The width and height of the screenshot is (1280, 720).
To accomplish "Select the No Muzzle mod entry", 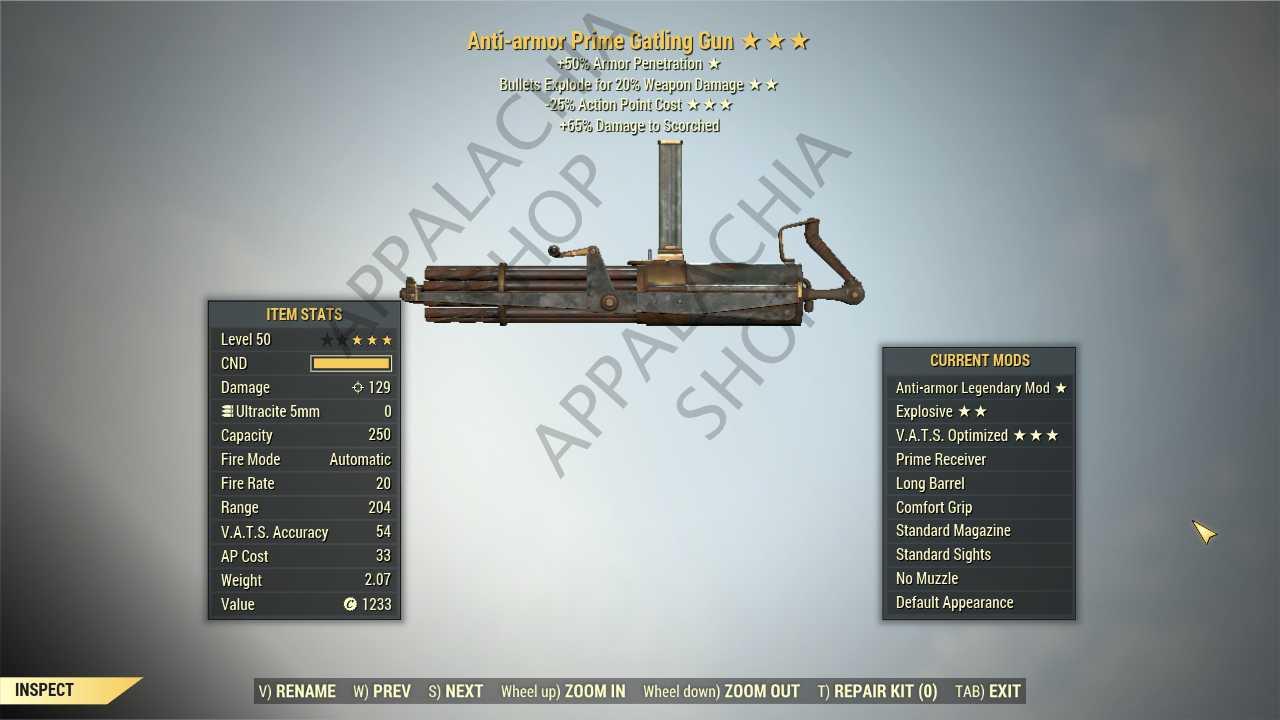I will click(x=927, y=578).
